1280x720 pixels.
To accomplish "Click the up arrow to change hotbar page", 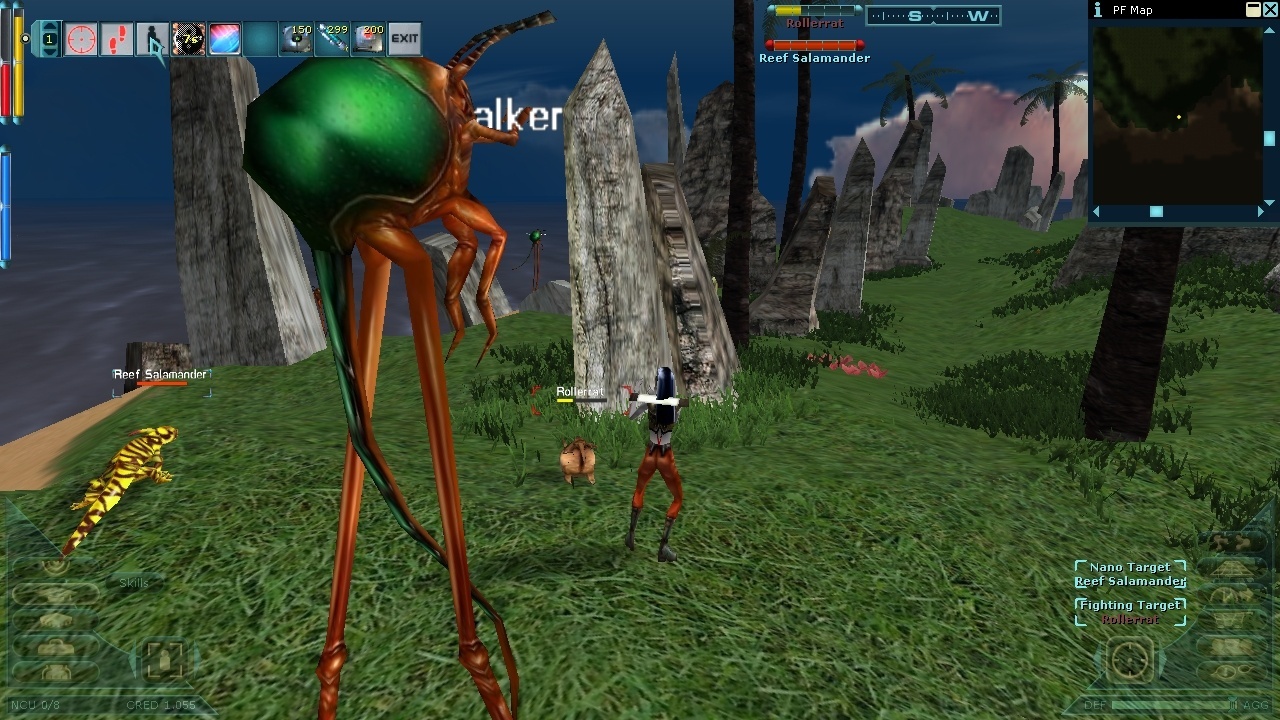I will coord(50,27).
